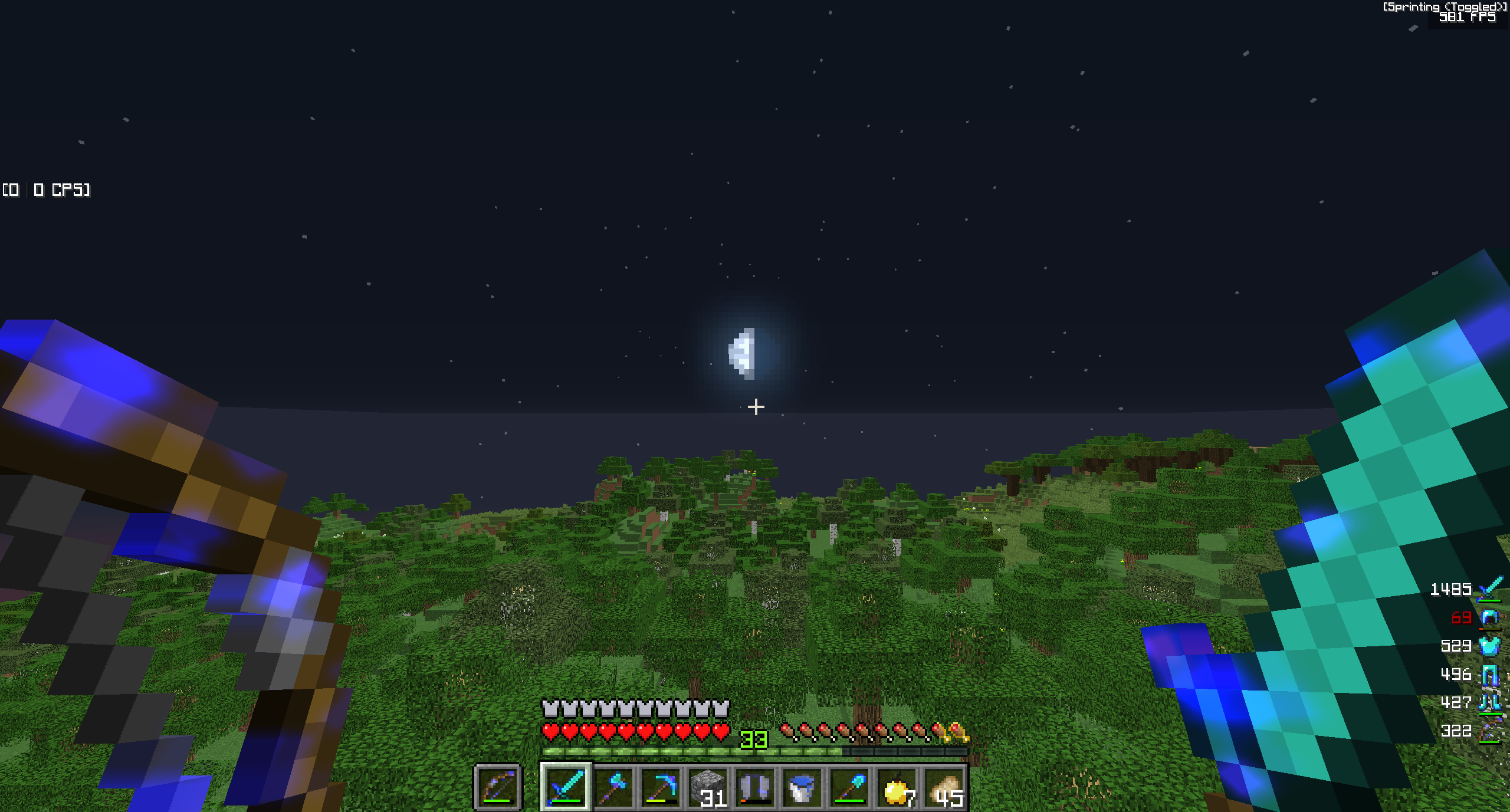Toggle the CPS counter display
This screenshot has height=812, width=1510.
[x=47, y=190]
